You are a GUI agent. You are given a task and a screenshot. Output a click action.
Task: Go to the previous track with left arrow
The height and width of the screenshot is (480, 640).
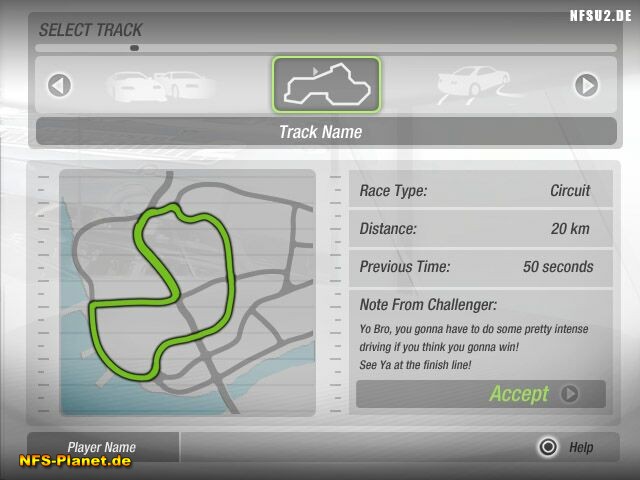60,86
